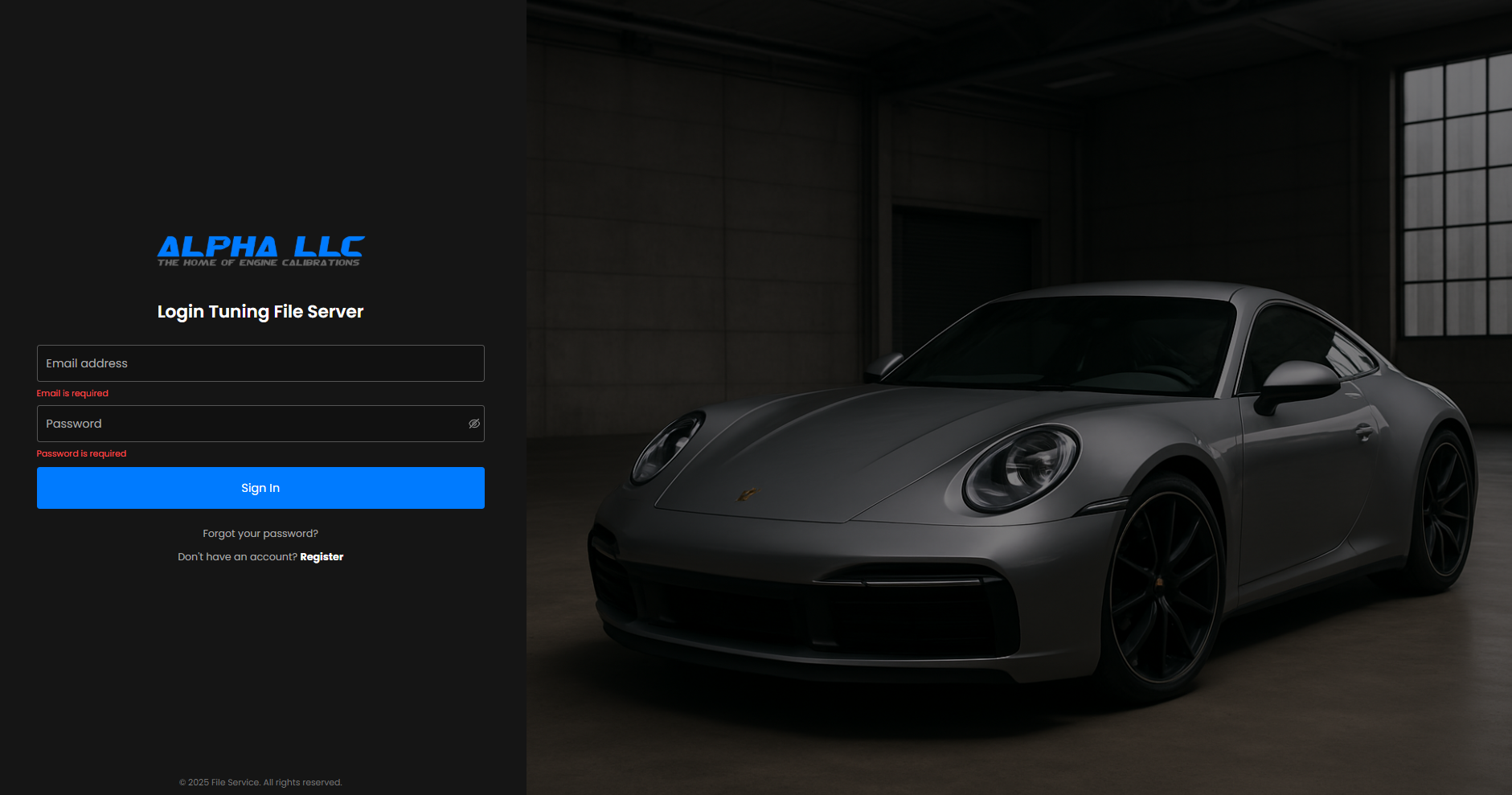Image resolution: width=1512 pixels, height=795 pixels.
Task: Follow the Register link
Action: [322, 557]
